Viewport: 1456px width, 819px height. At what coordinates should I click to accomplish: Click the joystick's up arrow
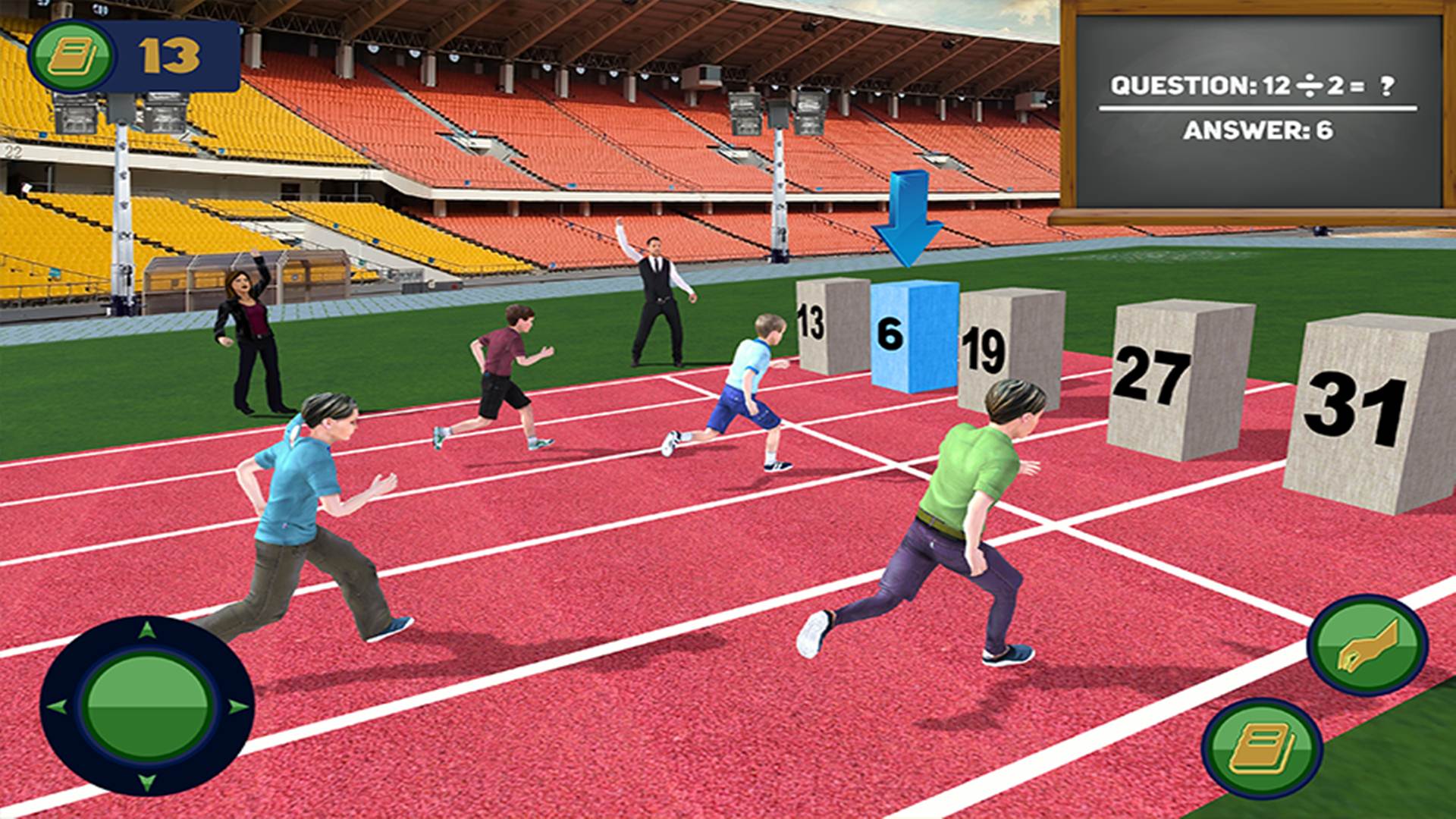[x=147, y=629]
